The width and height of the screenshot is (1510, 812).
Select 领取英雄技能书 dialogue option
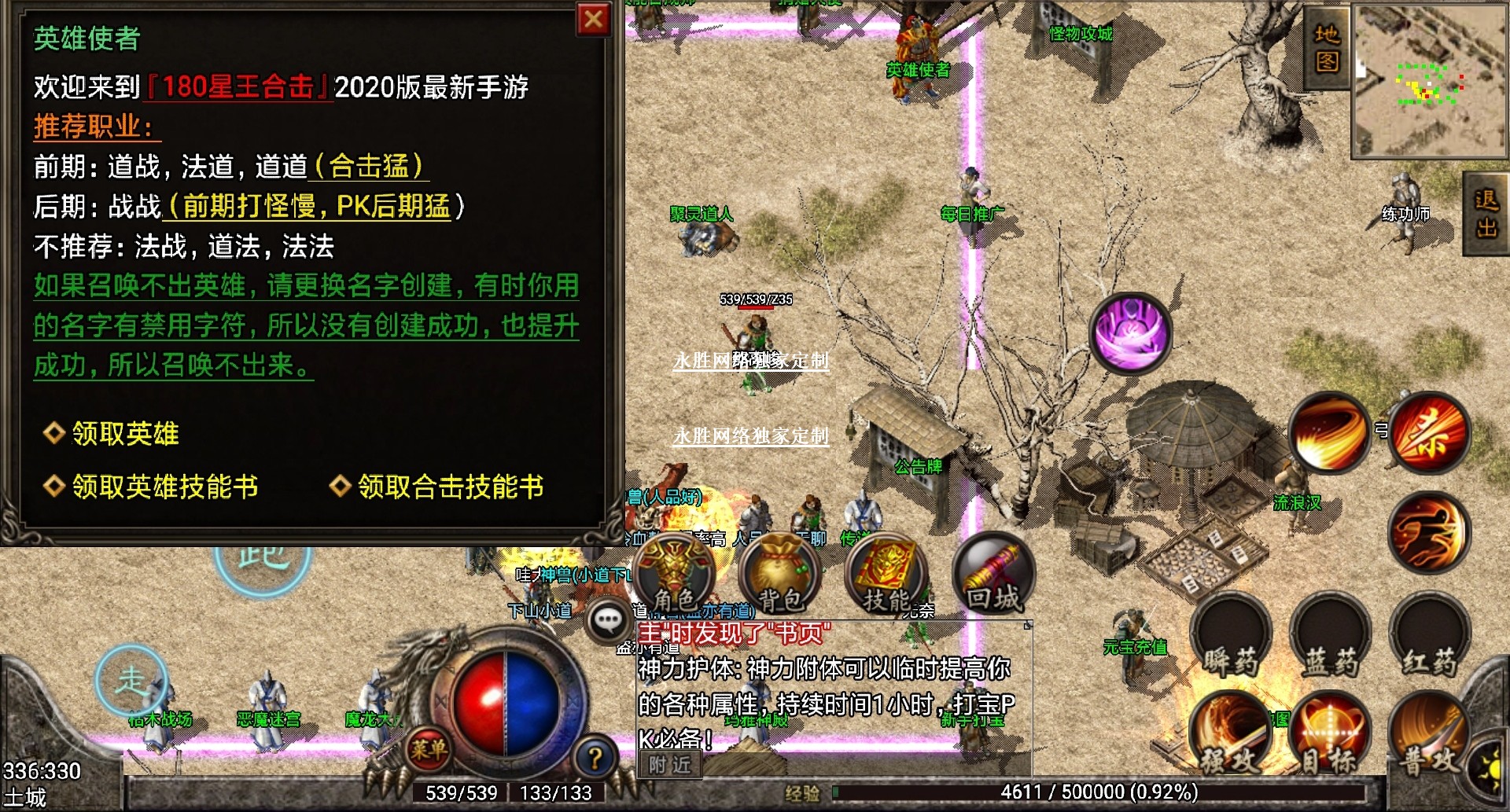(x=164, y=487)
